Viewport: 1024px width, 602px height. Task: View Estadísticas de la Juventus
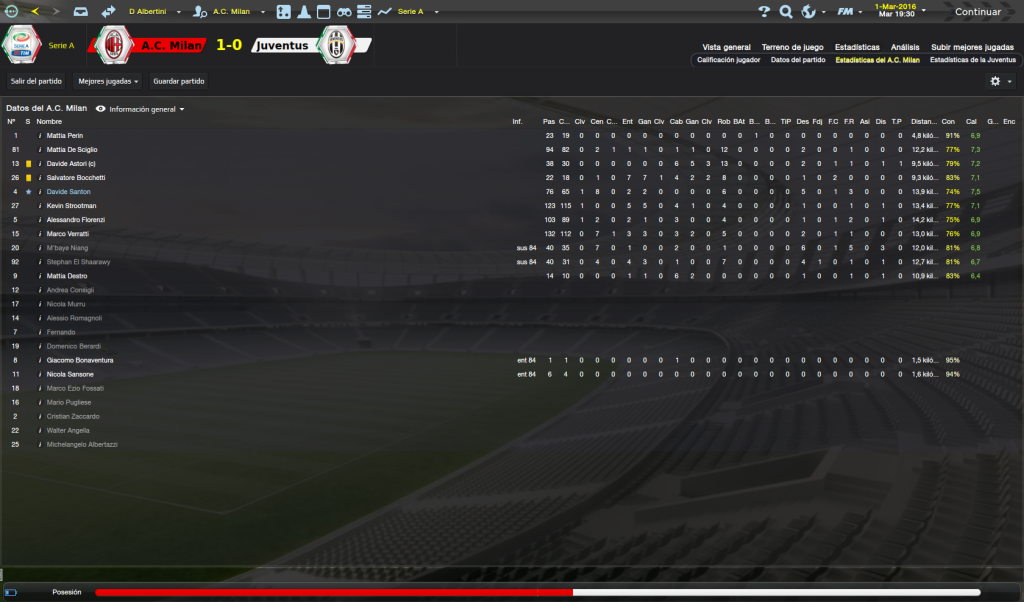[x=971, y=60]
